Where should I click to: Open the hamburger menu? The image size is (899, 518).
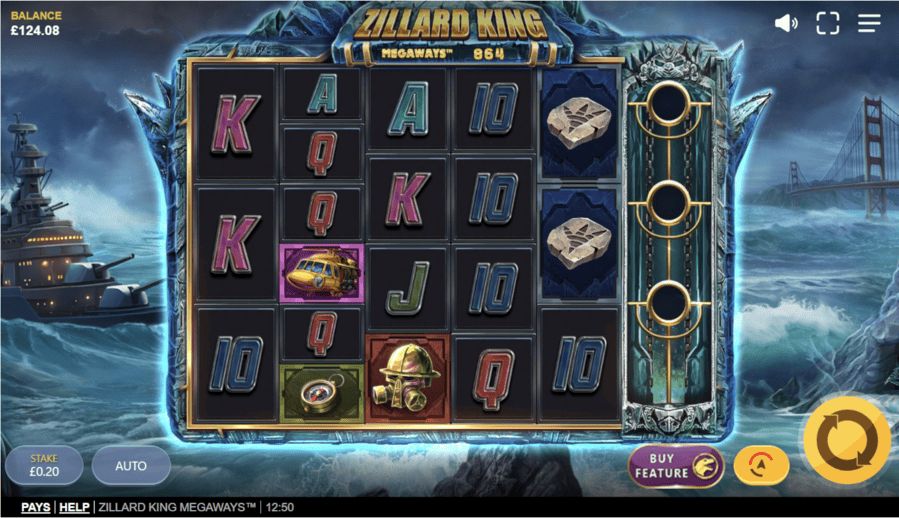point(869,23)
